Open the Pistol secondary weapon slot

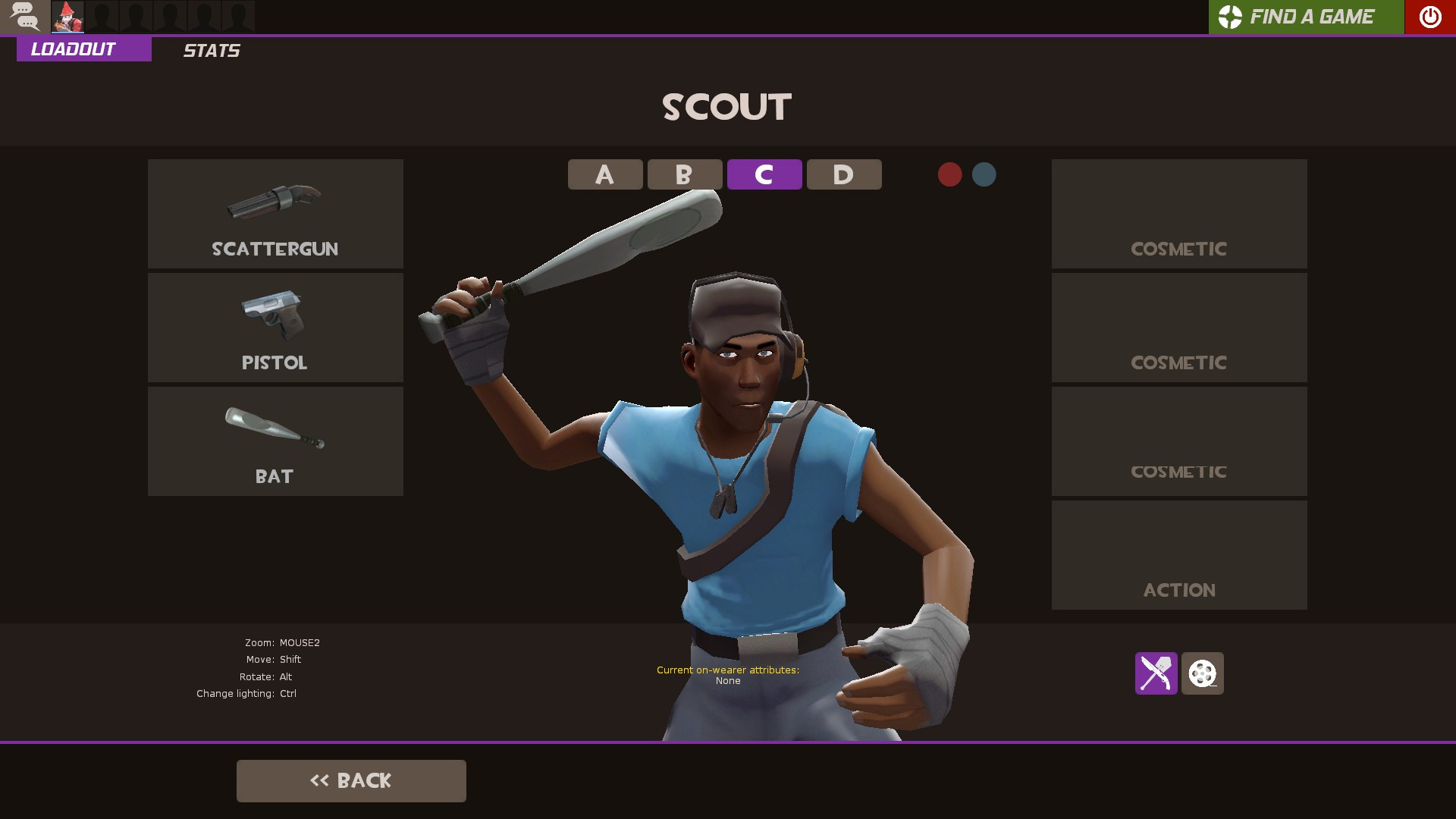pos(275,327)
